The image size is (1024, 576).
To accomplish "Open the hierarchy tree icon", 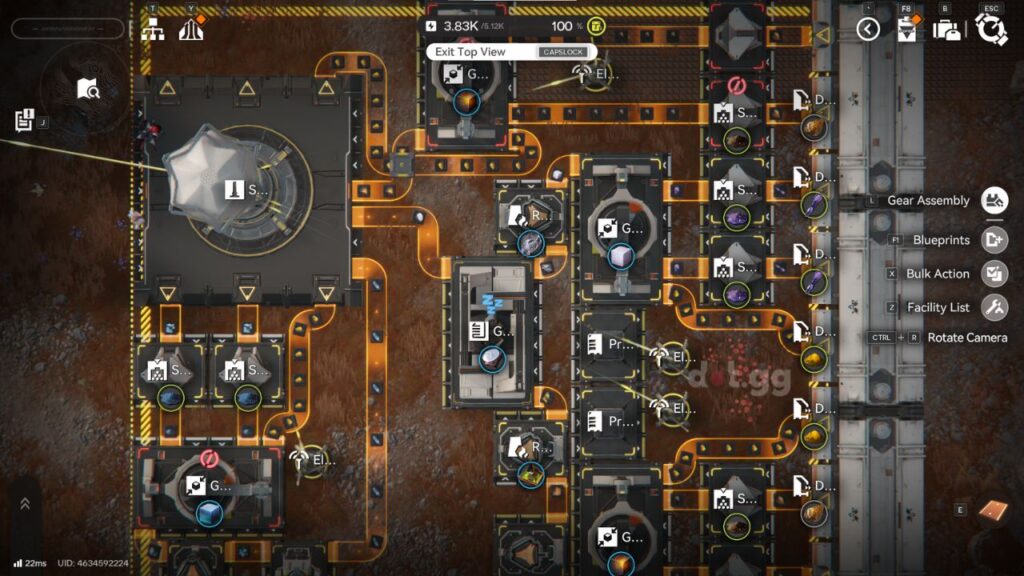I will 154,29.
